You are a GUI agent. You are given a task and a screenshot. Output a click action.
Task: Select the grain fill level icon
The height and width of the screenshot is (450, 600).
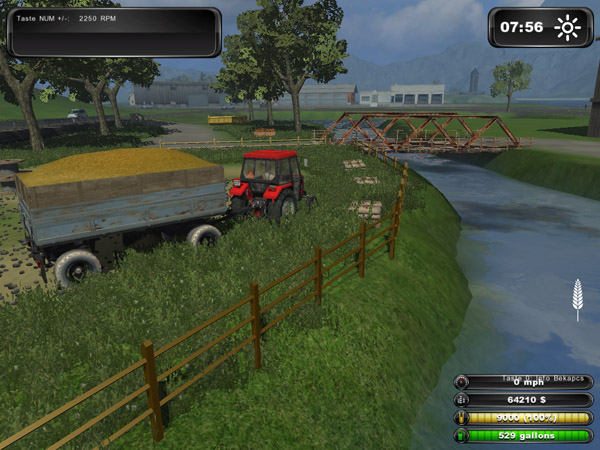pyautogui.click(x=461, y=417)
